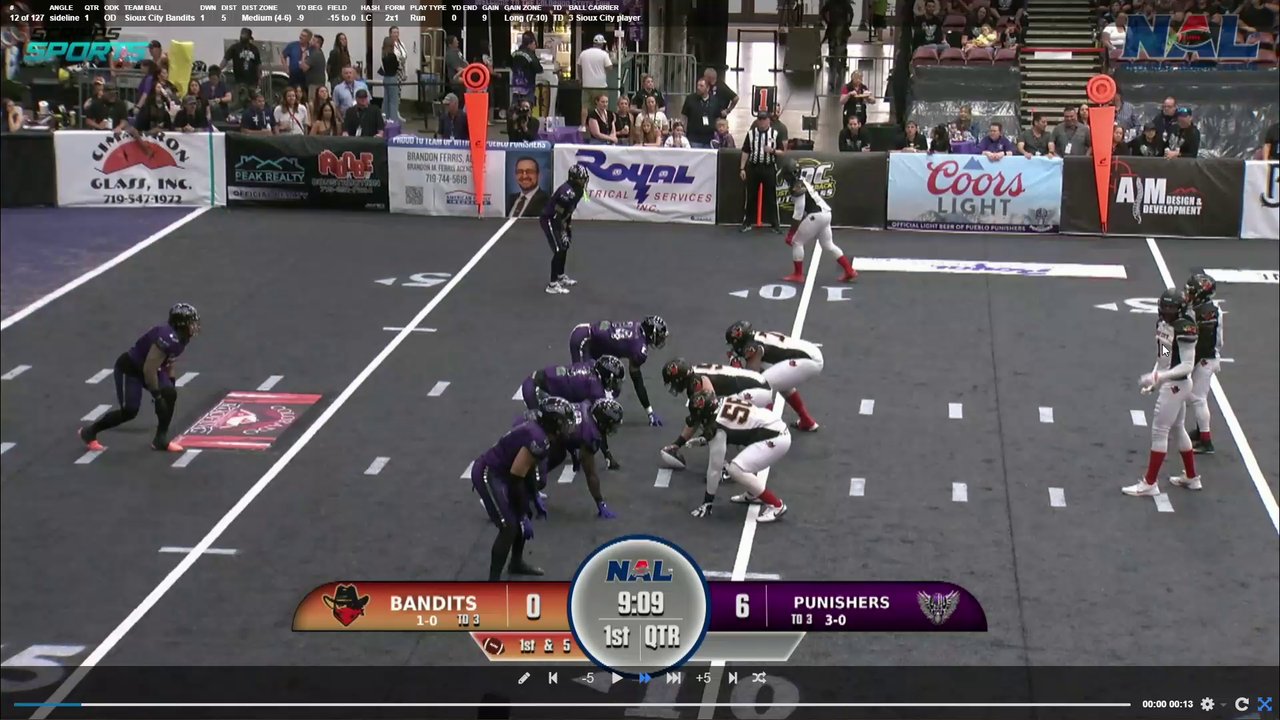Toggle the blue fast-forward speed button
This screenshot has height=720, width=1280.
click(645, 678)
